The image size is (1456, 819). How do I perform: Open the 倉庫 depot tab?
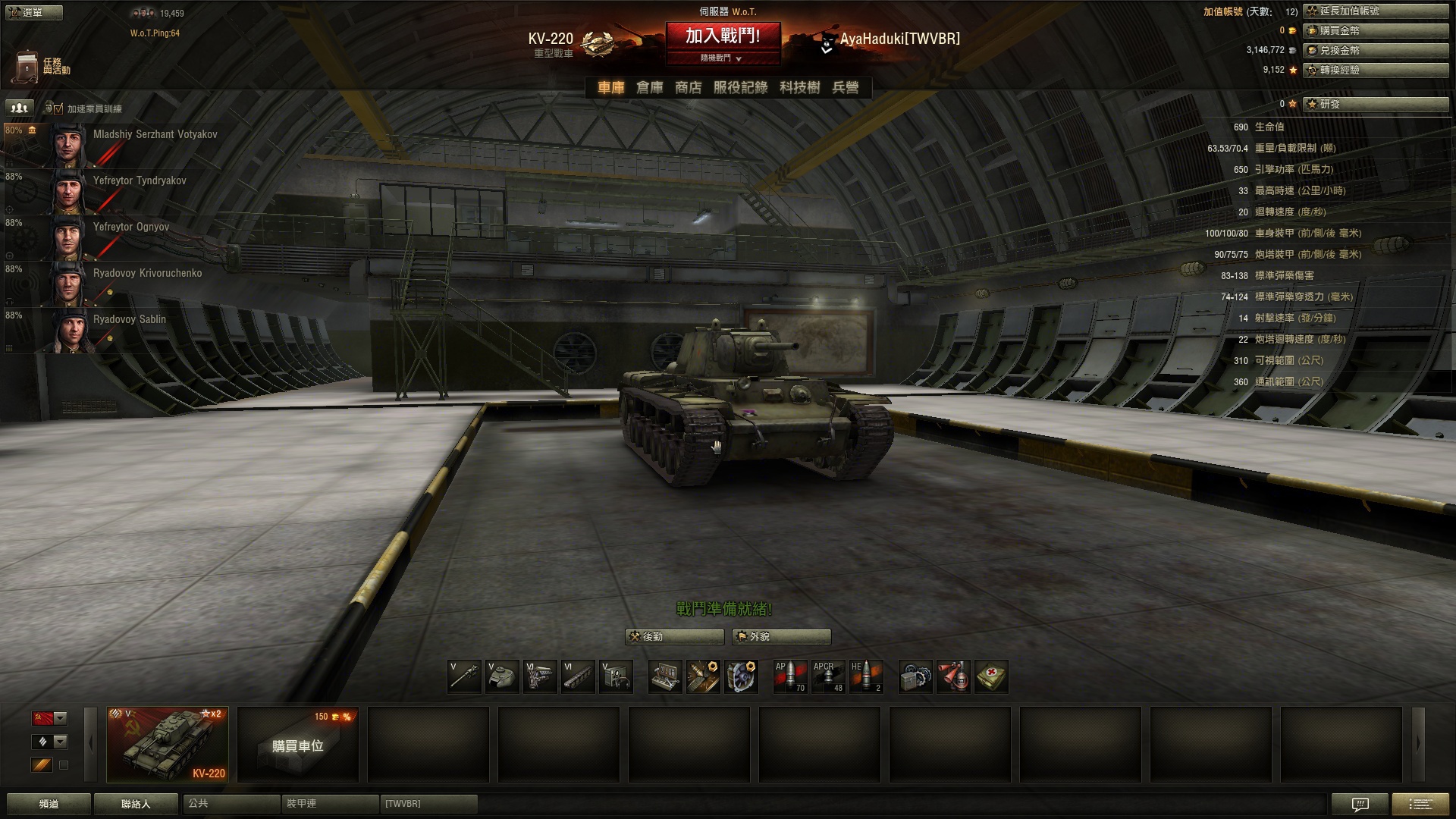[649, 88]
